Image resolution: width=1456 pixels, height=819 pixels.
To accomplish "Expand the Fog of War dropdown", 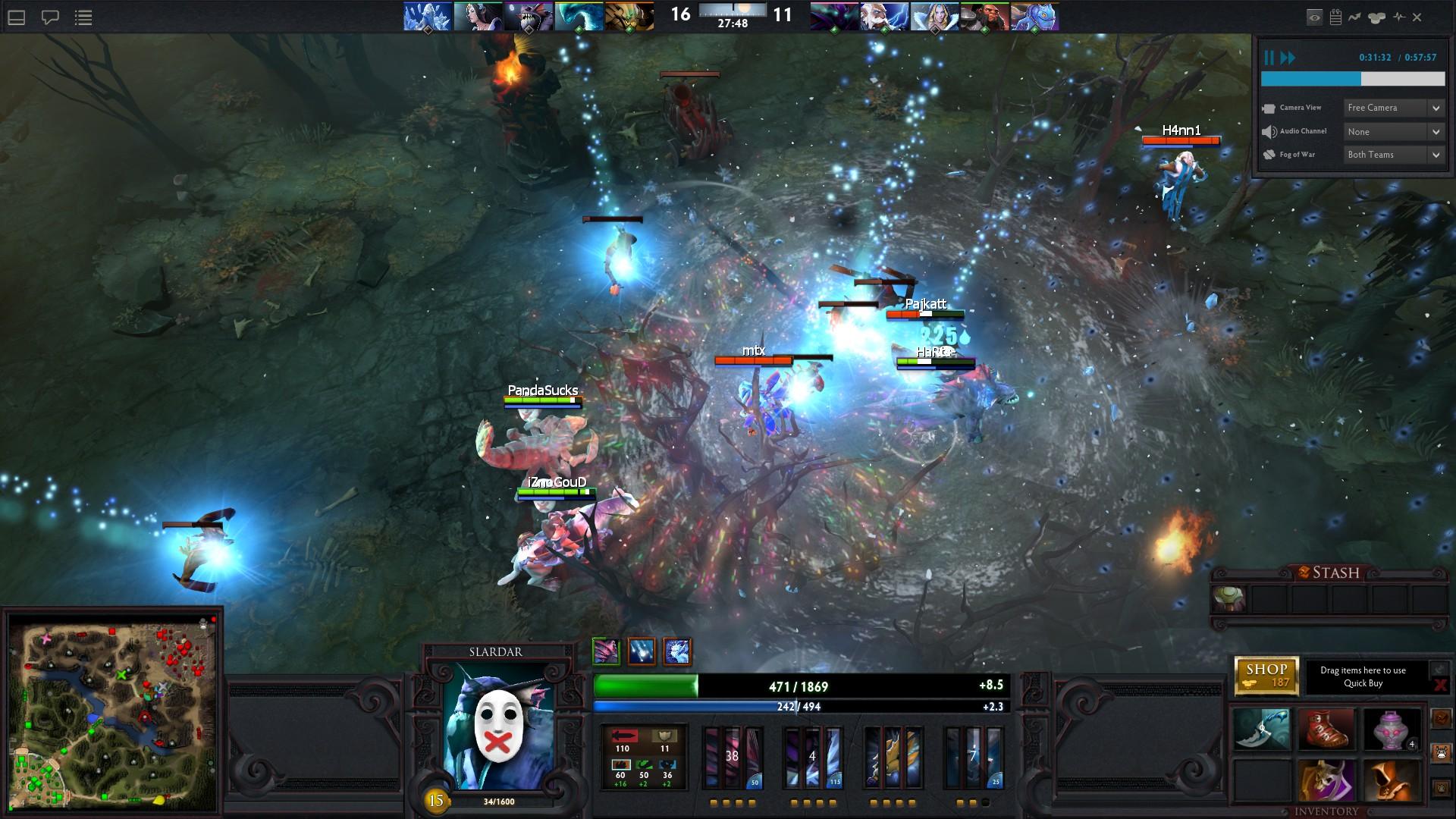I will (x=1395, y=155).
